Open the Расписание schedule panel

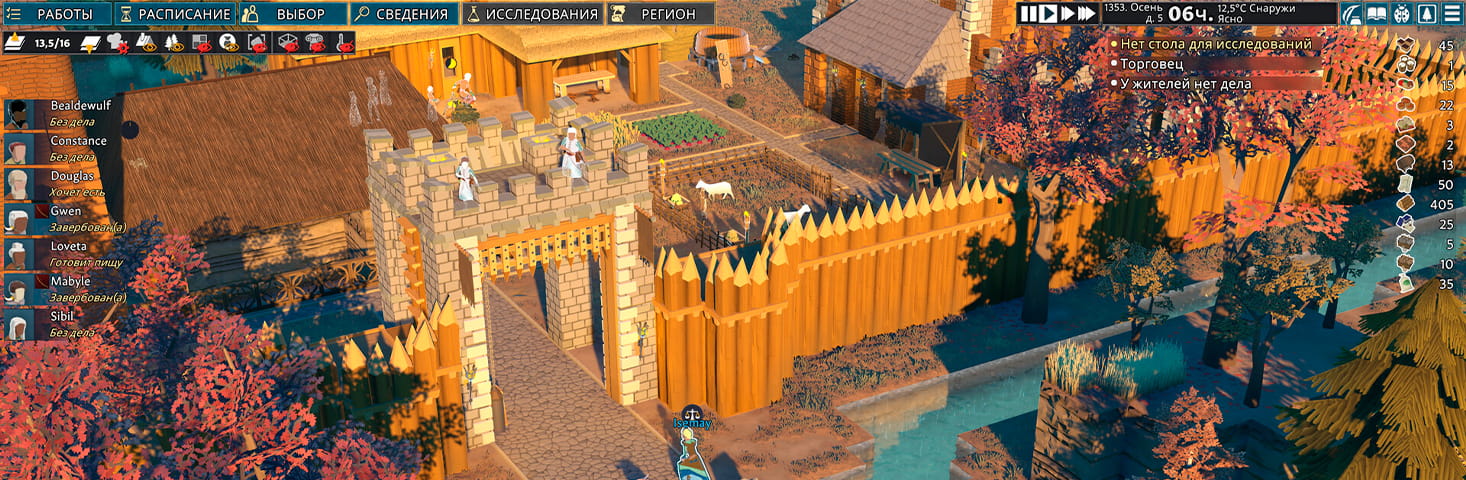[x=176, y=14]
